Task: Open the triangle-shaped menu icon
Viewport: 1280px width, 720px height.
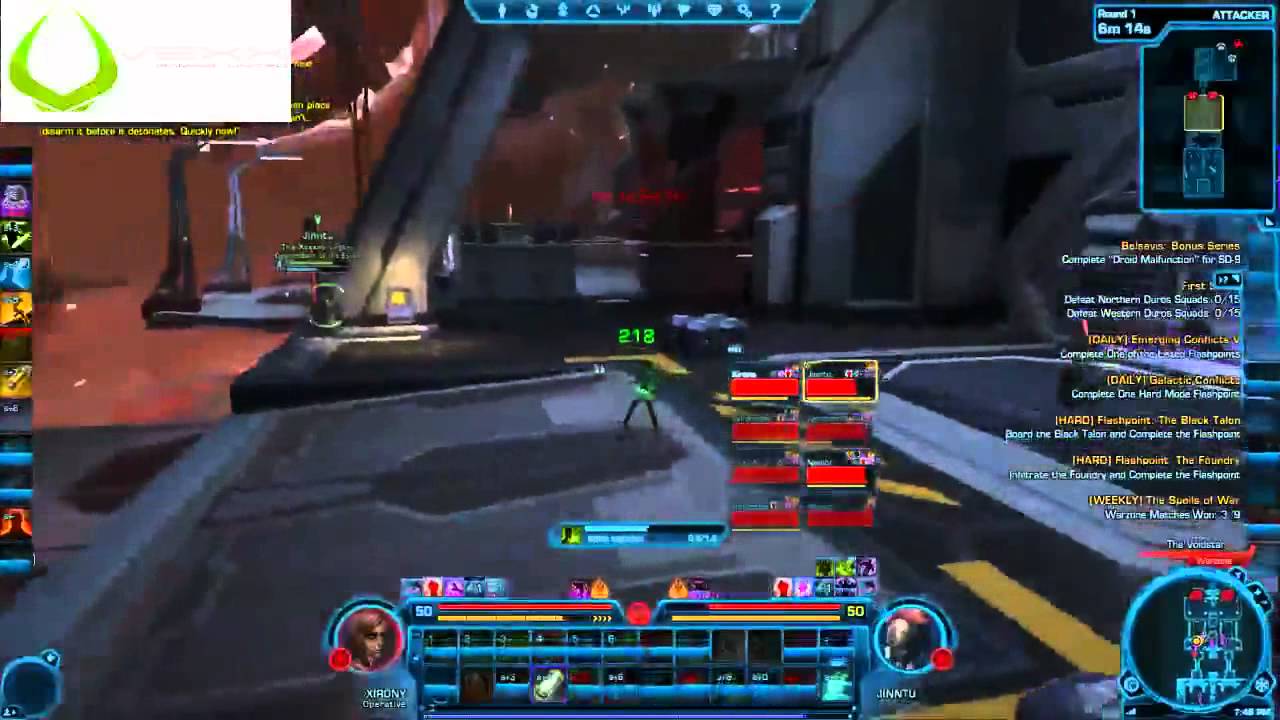Action: point(593,11)
